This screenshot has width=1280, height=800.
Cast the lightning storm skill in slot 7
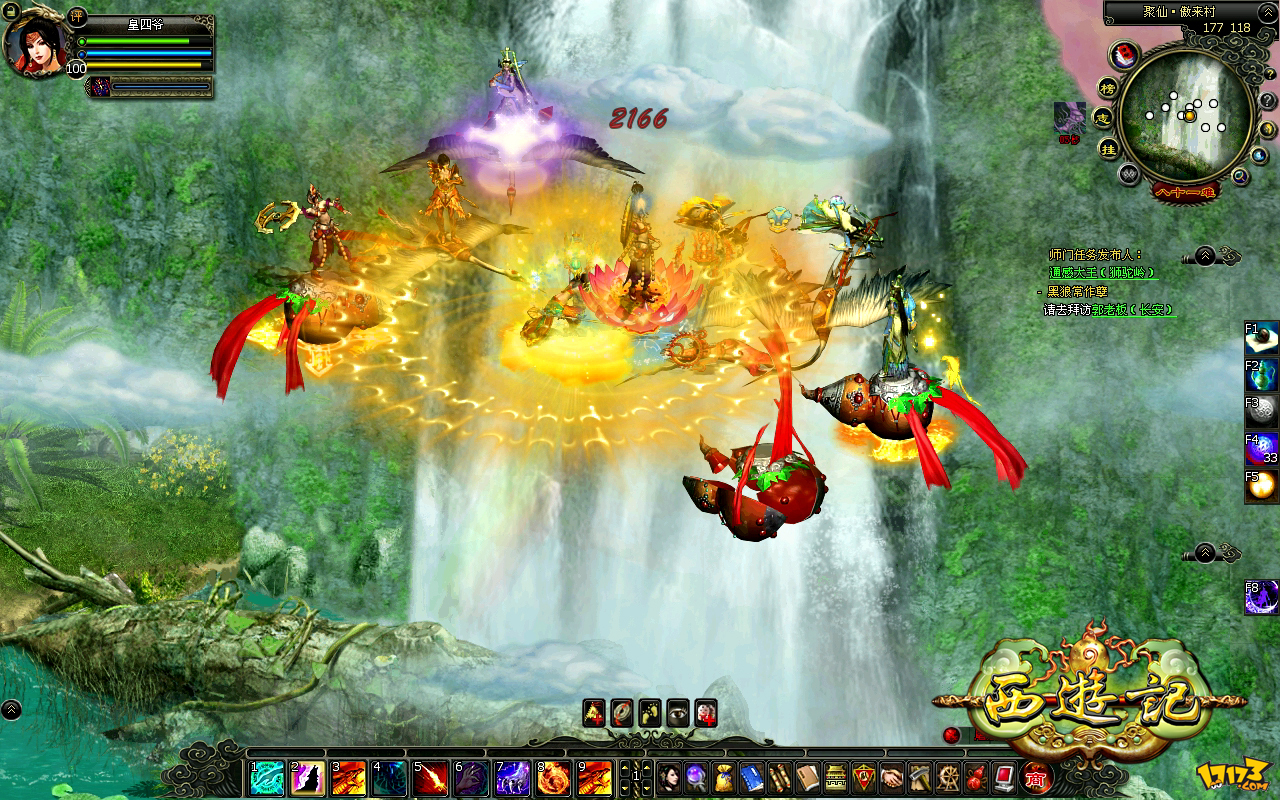[x=513, y=778]
